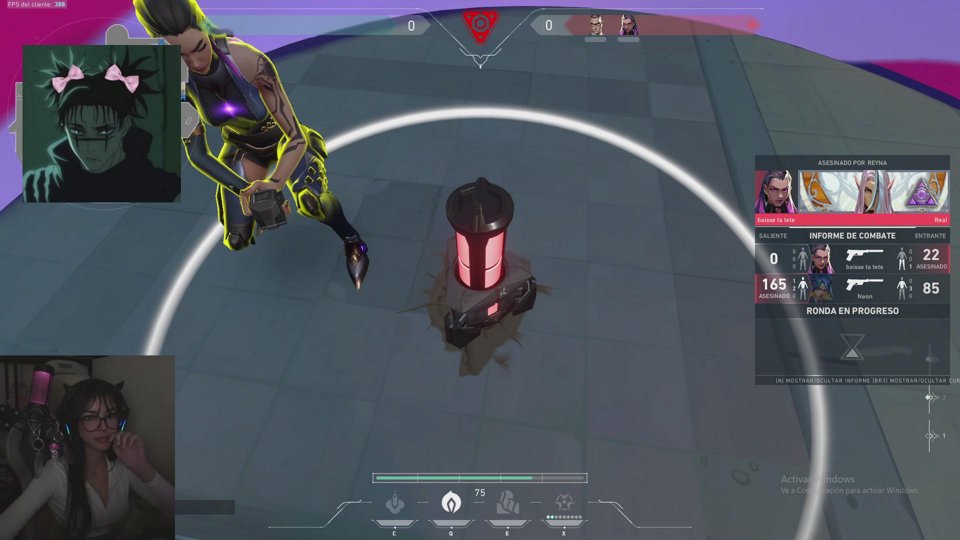Open the 'baisse ta tete' combat report row
The width and height of the screenshot is (960, 540).
click(851, 259)
